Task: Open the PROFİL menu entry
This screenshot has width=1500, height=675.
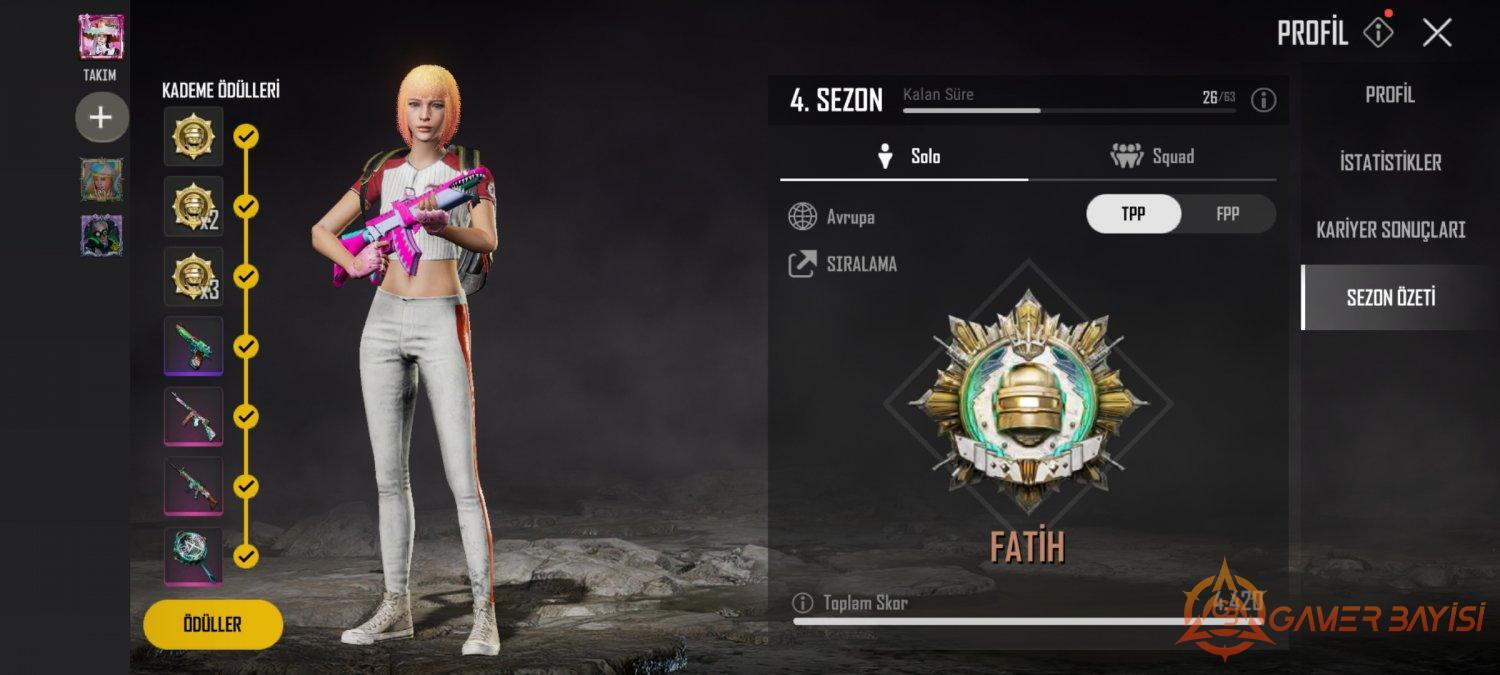Action: click(1390, 95)
